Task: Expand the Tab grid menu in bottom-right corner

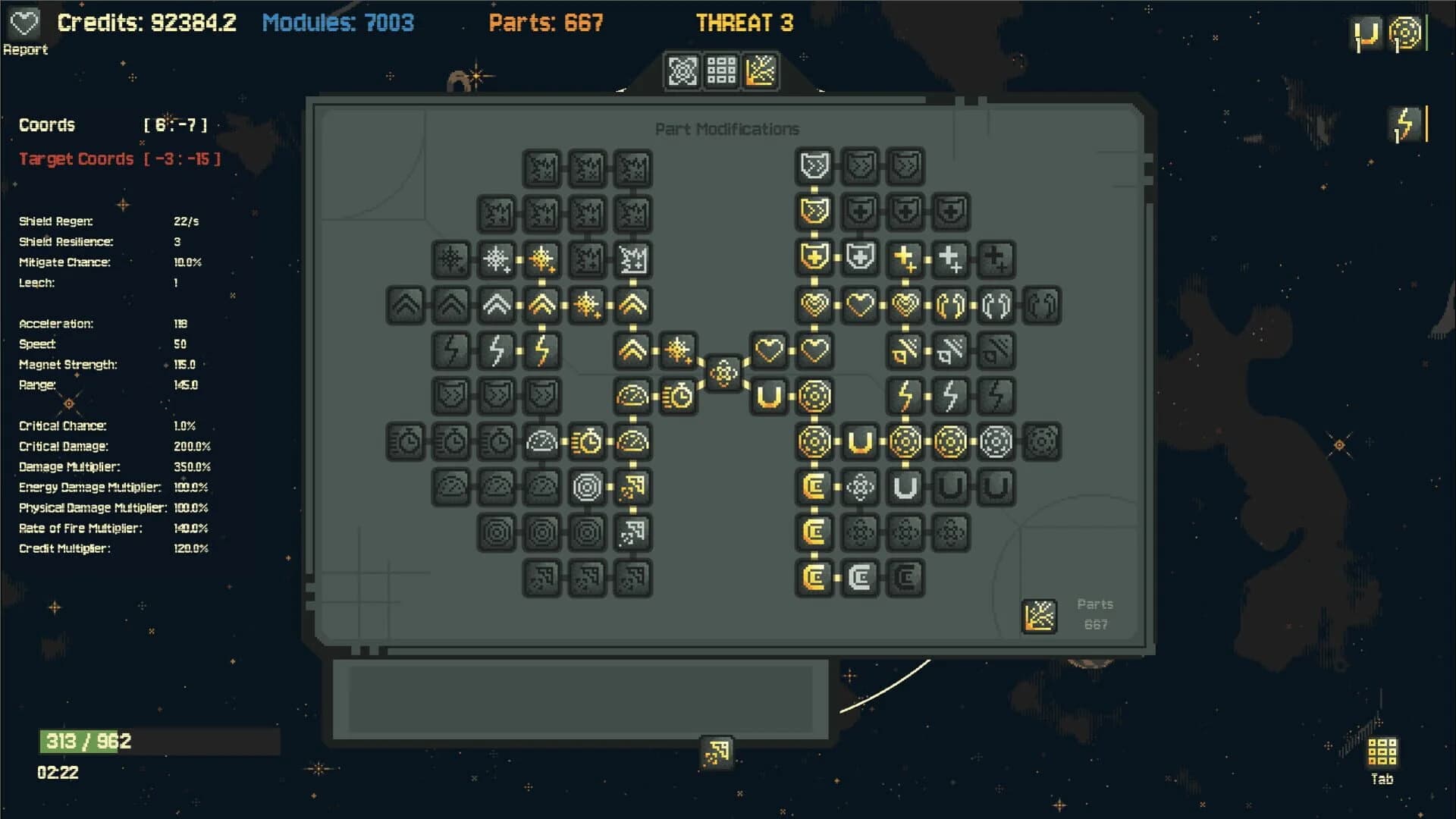Action: coord(1383,753)
